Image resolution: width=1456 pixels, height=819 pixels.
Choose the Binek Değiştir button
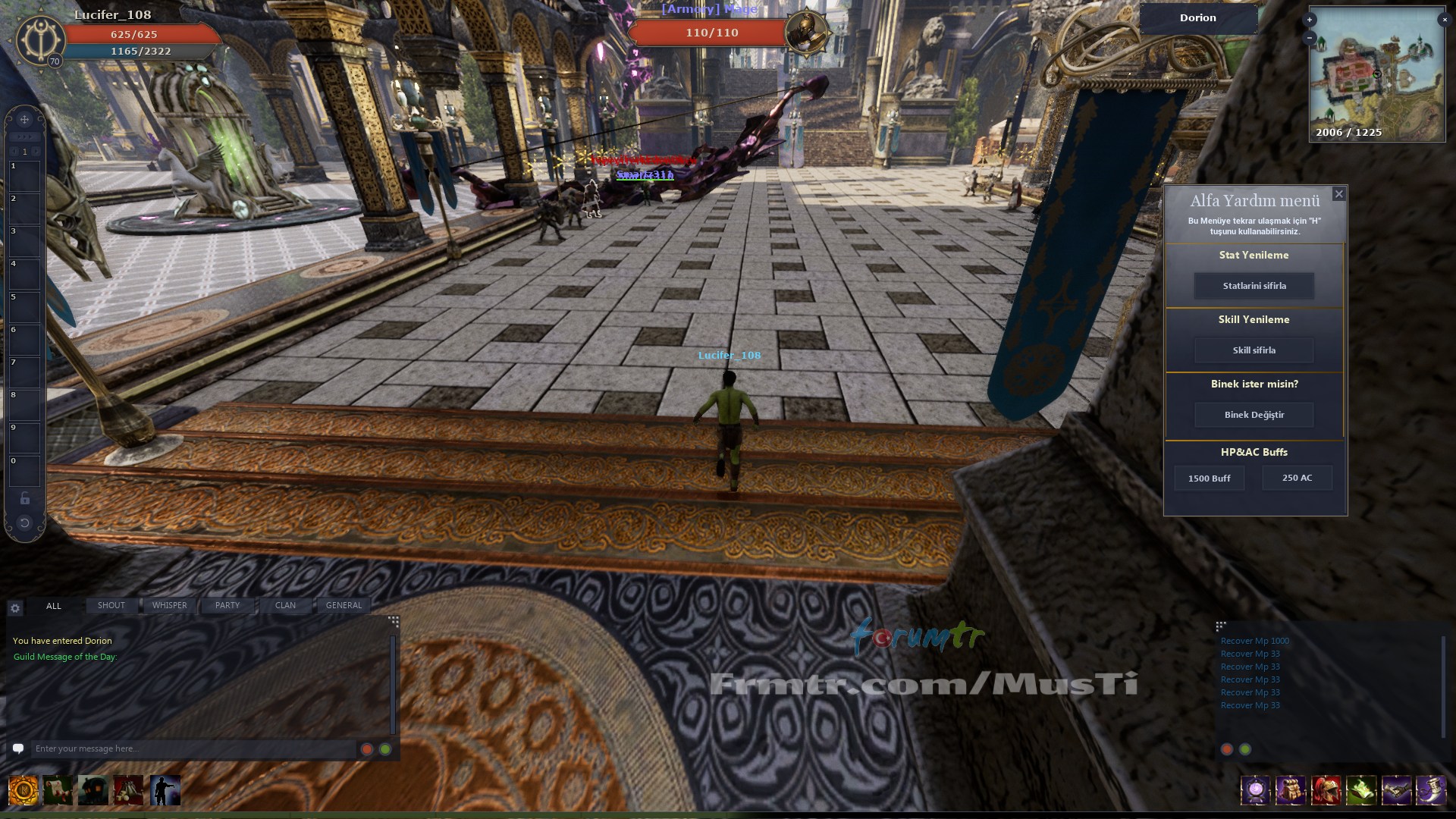[1254, 415]
